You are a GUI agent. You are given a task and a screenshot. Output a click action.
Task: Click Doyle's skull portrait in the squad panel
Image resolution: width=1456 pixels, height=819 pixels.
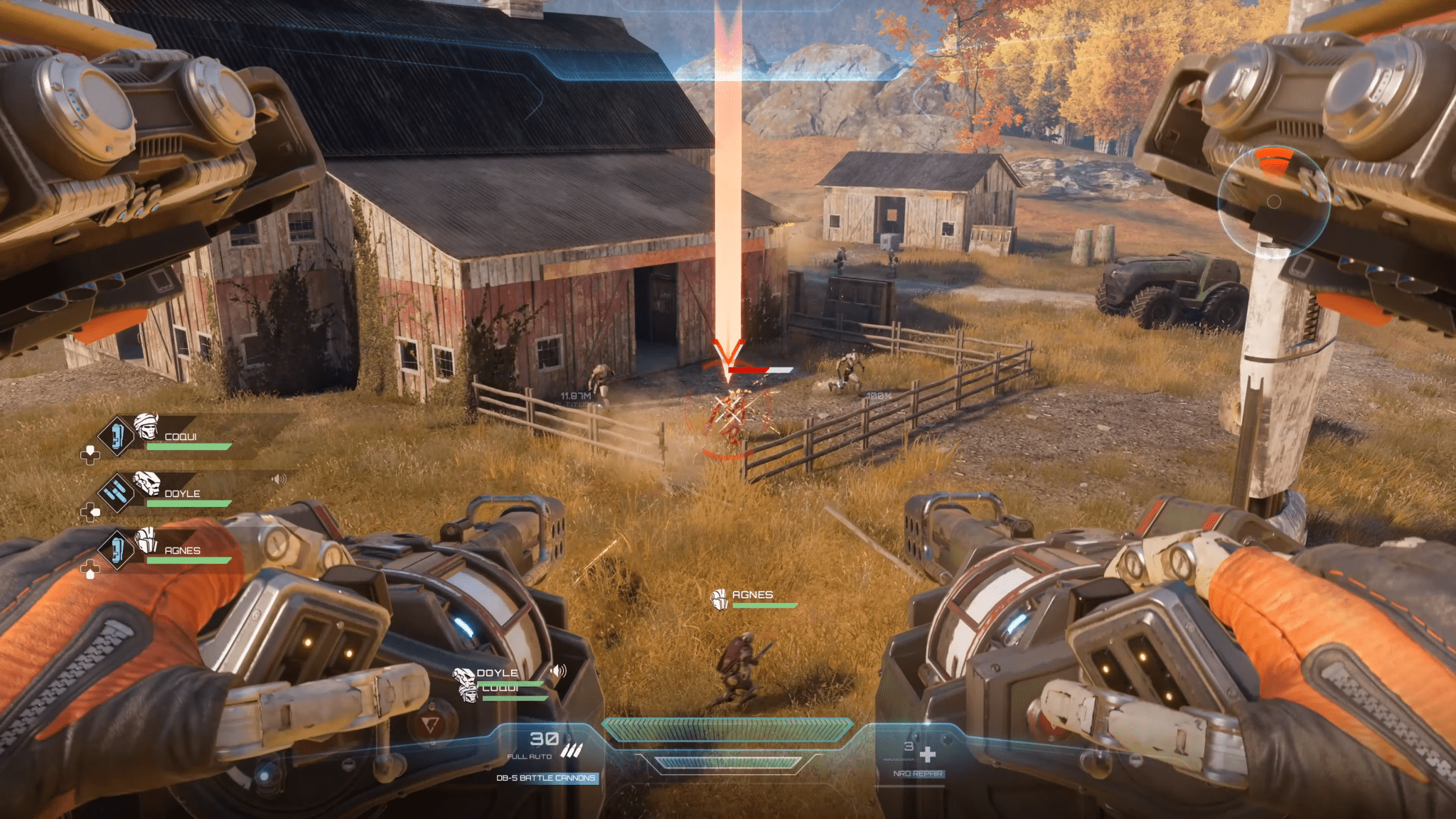tap(147, 483)
